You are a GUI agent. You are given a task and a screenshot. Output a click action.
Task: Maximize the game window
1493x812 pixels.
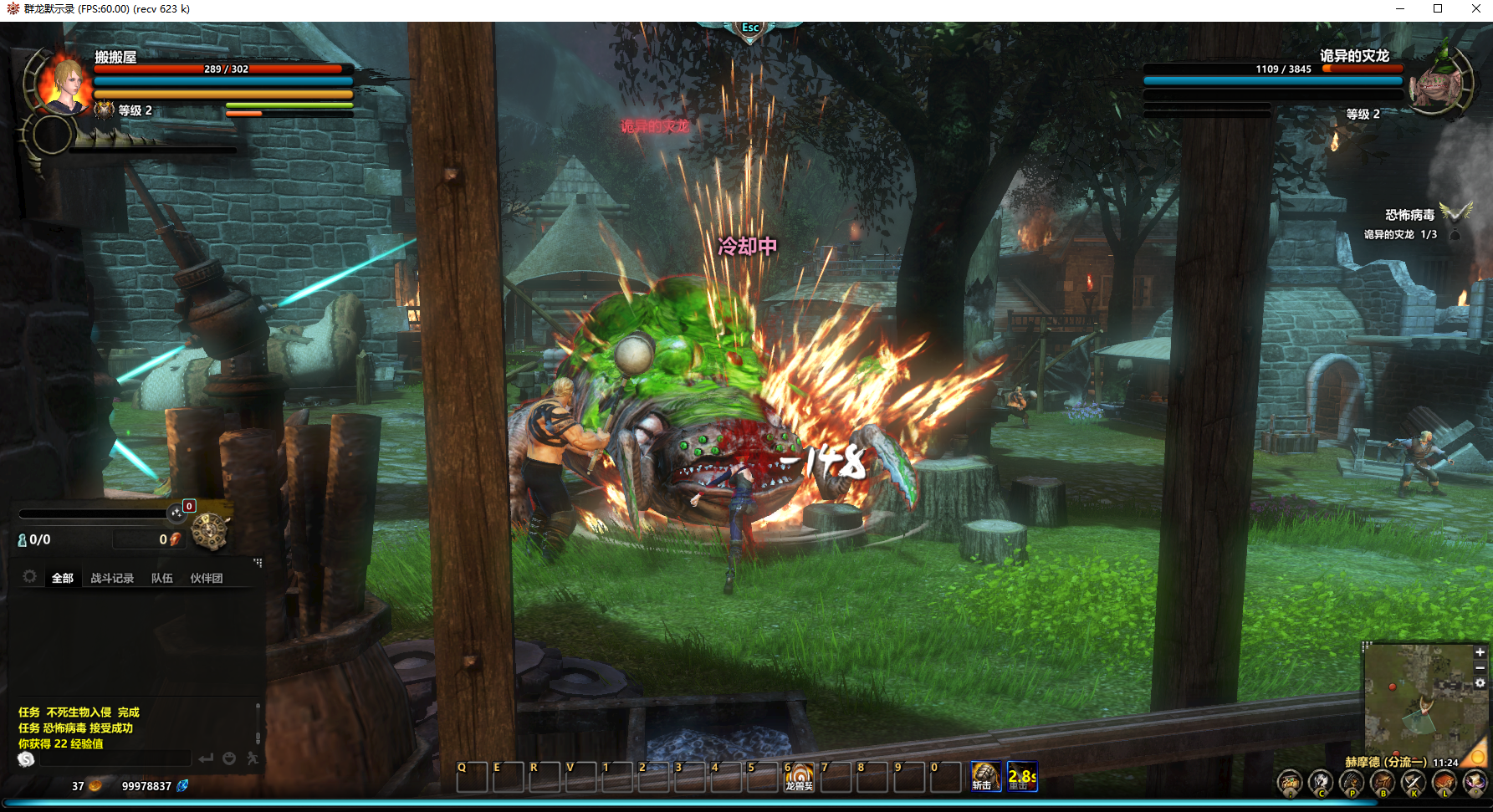[1438, 9]
